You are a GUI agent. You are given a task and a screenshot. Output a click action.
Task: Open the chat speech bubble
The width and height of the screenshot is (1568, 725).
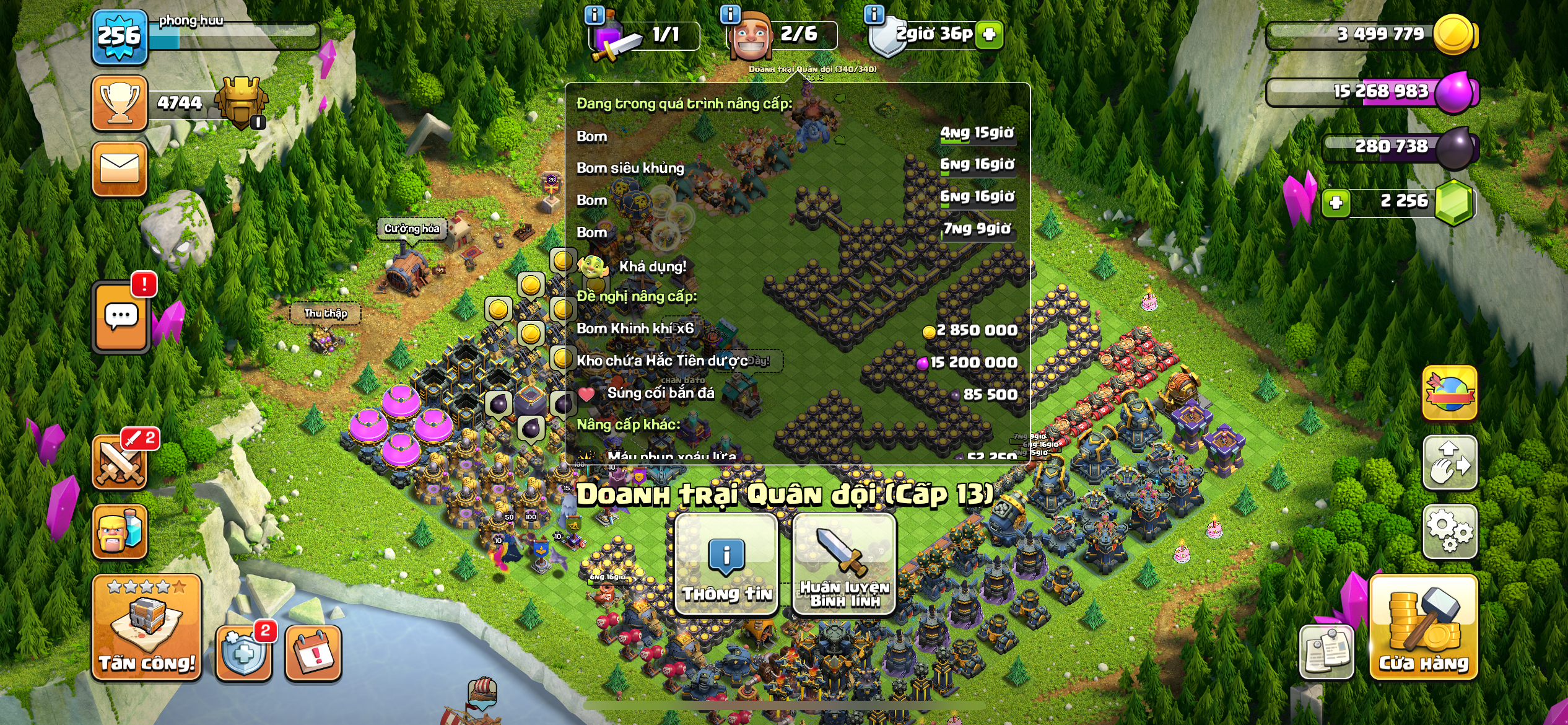[121, 317]
